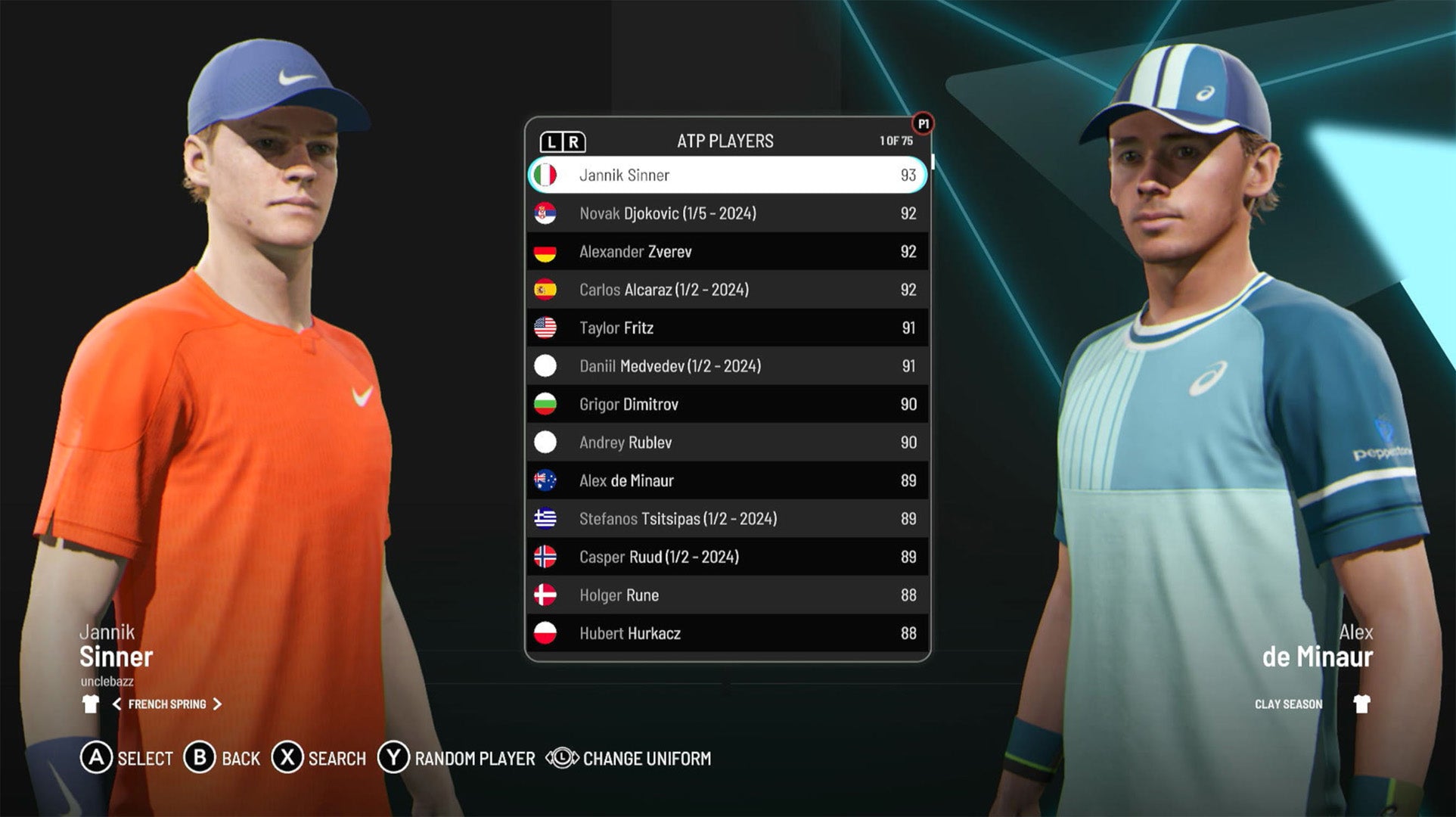Viewport: 1456px width, 817px height.
Task: Expand the French Spring selector right chevron
Action: [x=218, y=704]
